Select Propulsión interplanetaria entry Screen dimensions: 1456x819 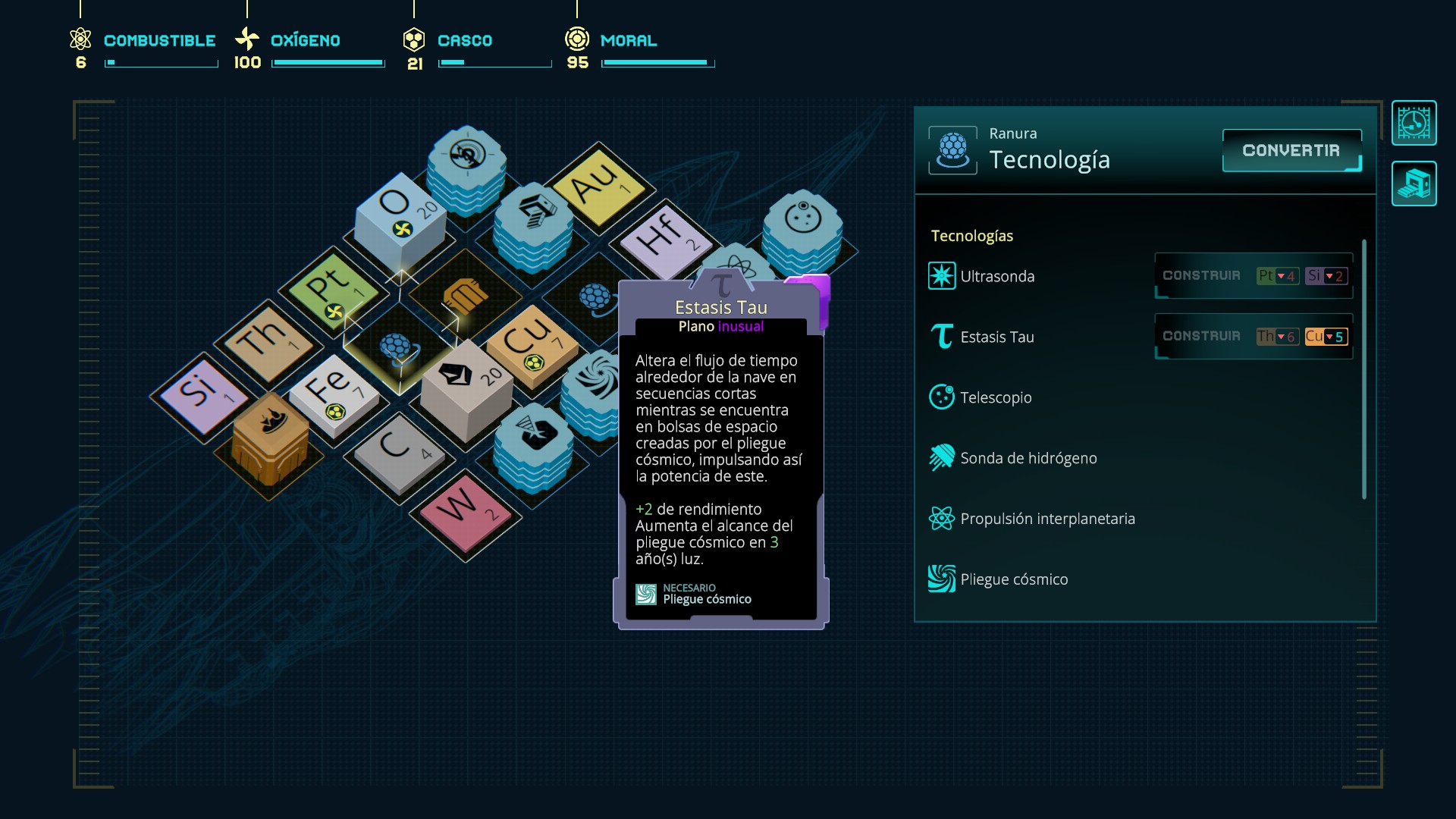click(1046, 519)
